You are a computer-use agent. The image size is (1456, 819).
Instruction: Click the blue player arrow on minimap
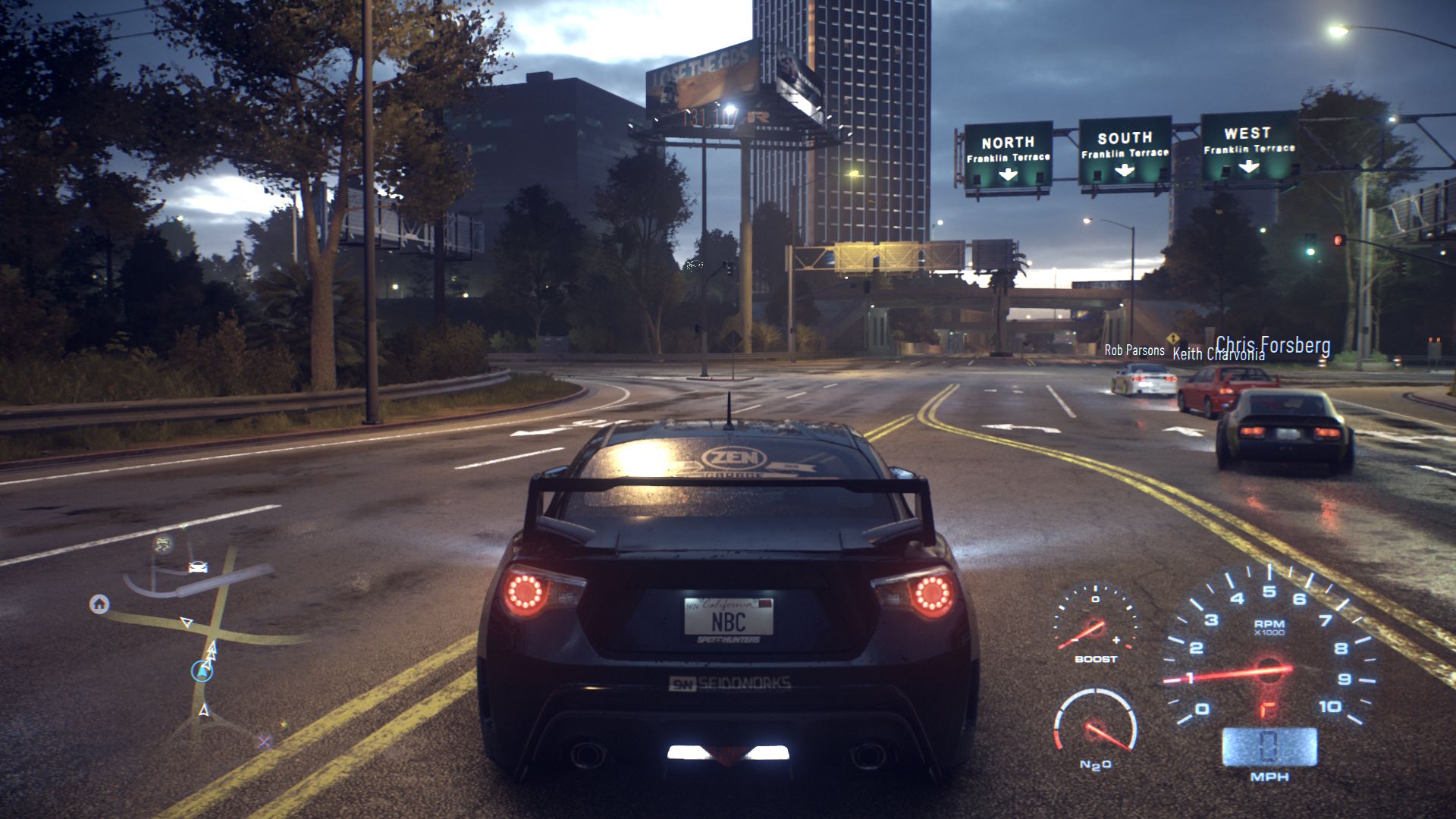(202, 670)
